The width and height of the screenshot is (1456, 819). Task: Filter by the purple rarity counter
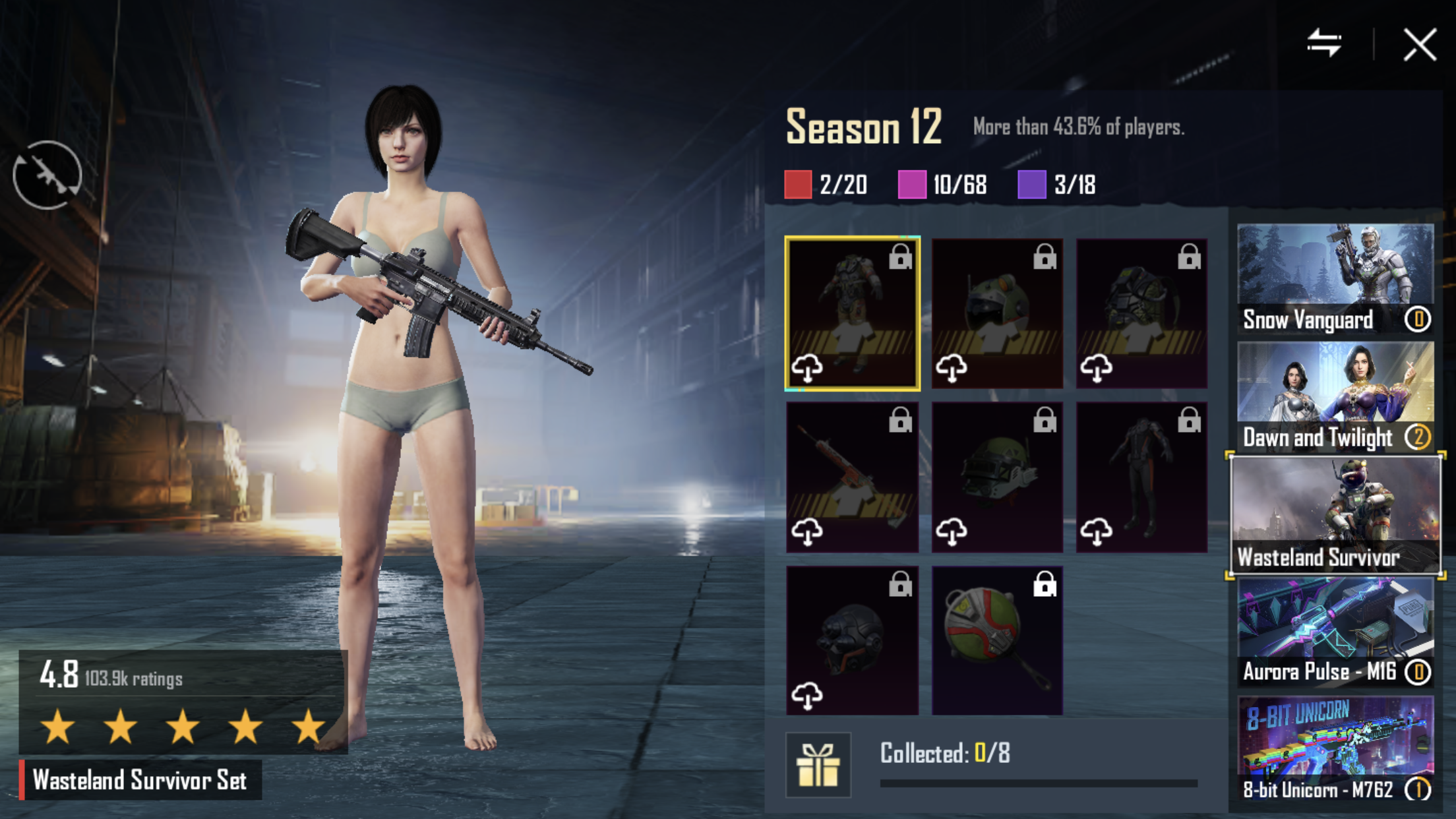1057,185
